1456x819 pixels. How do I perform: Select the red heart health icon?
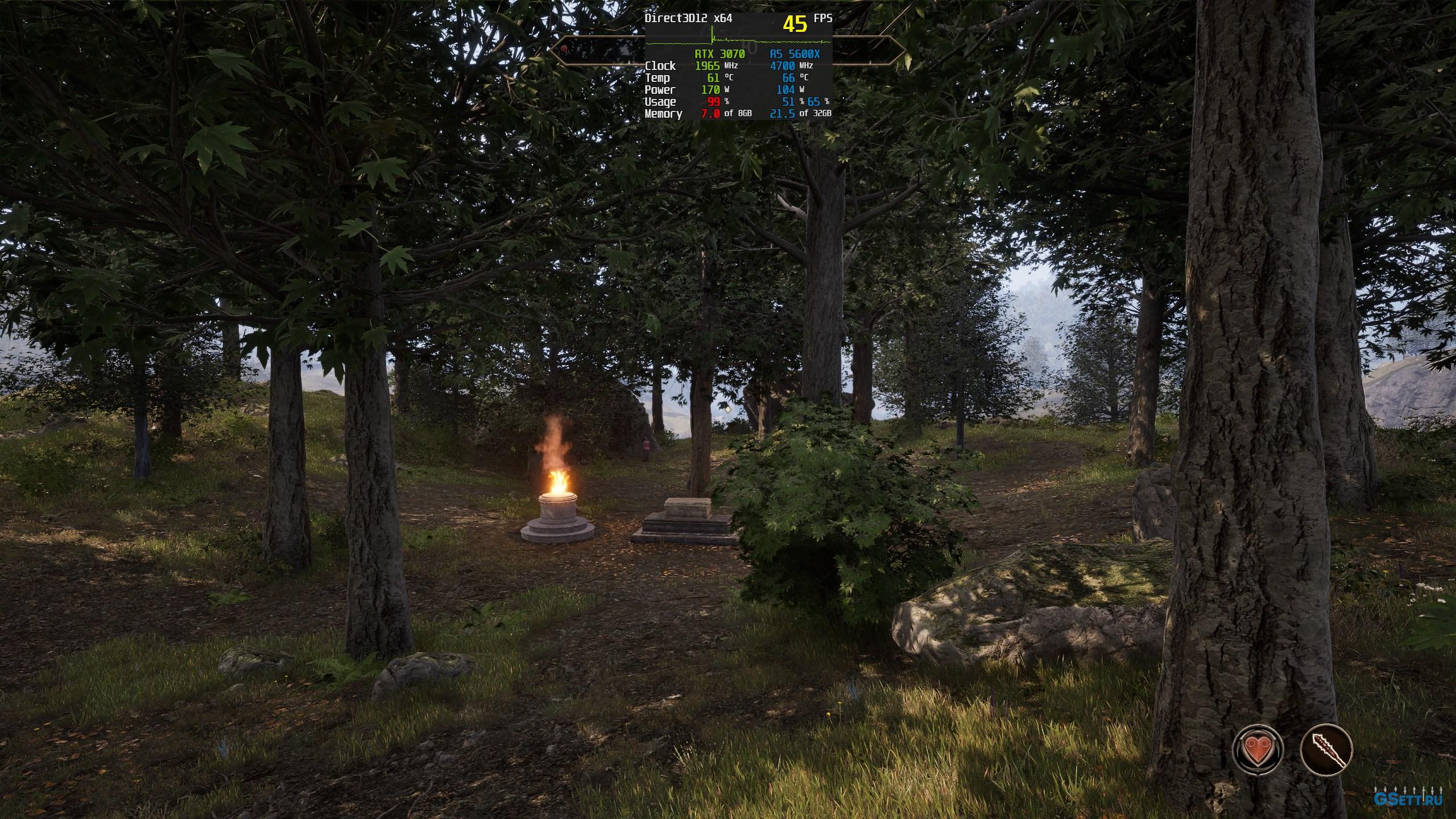1258,750
